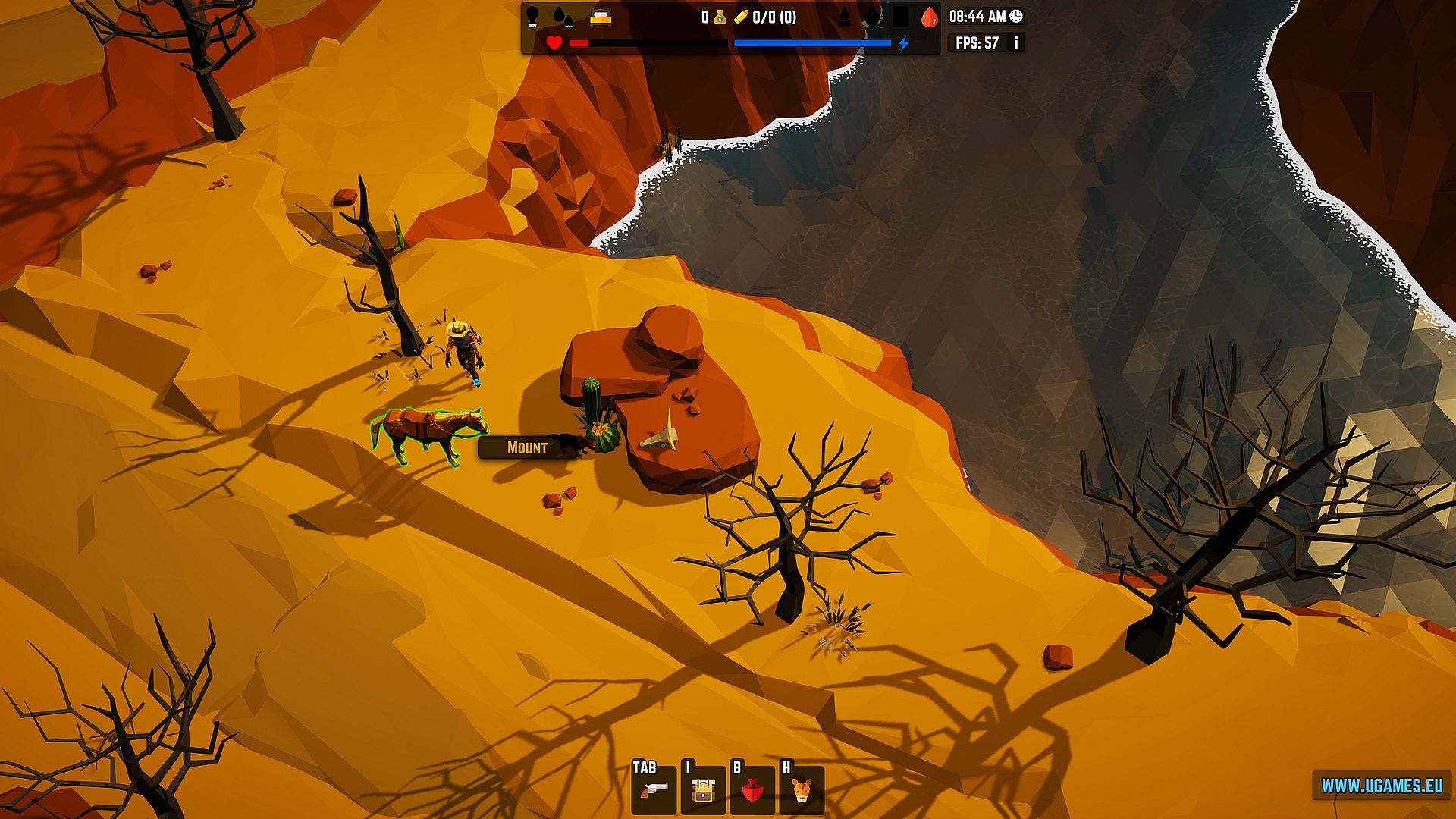Open the www.ugames.eu watermark link
The image size is (1456, 819).
(1382, 786)
